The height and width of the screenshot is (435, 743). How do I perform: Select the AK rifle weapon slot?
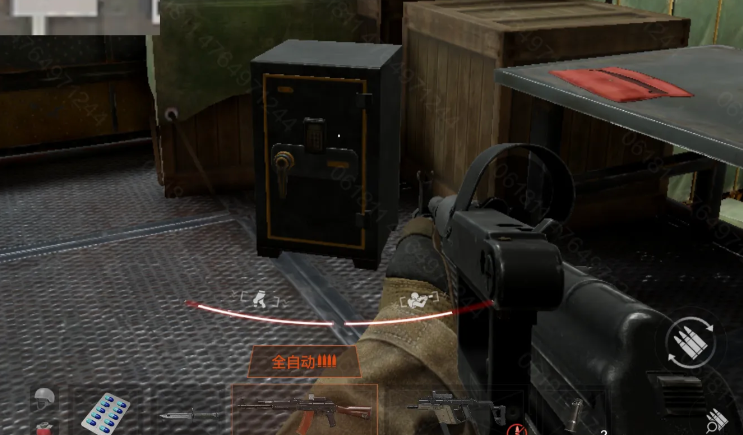point(304,410)
